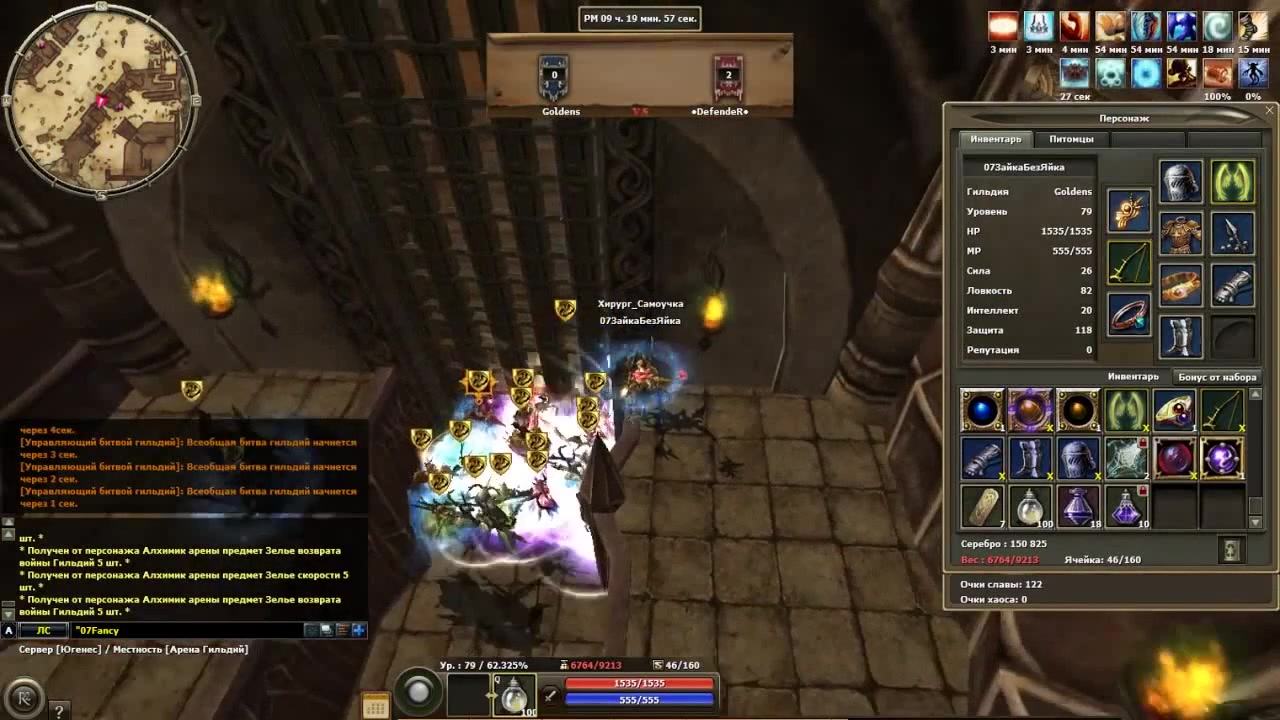Switch the ЛС chat channel button
Screen dimensions: 1280x720
pos(43,630)
